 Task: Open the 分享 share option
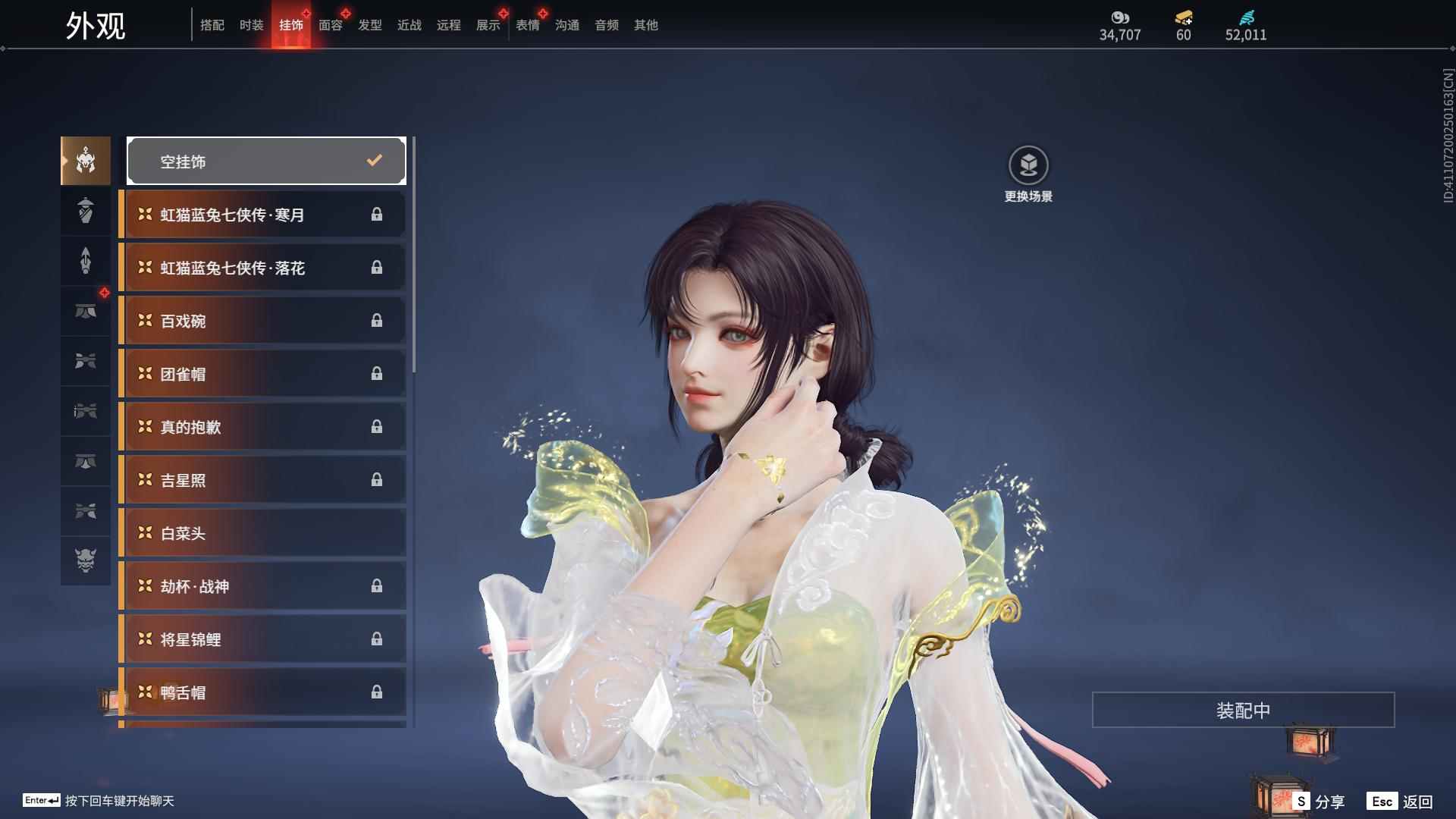[1319, 801]
